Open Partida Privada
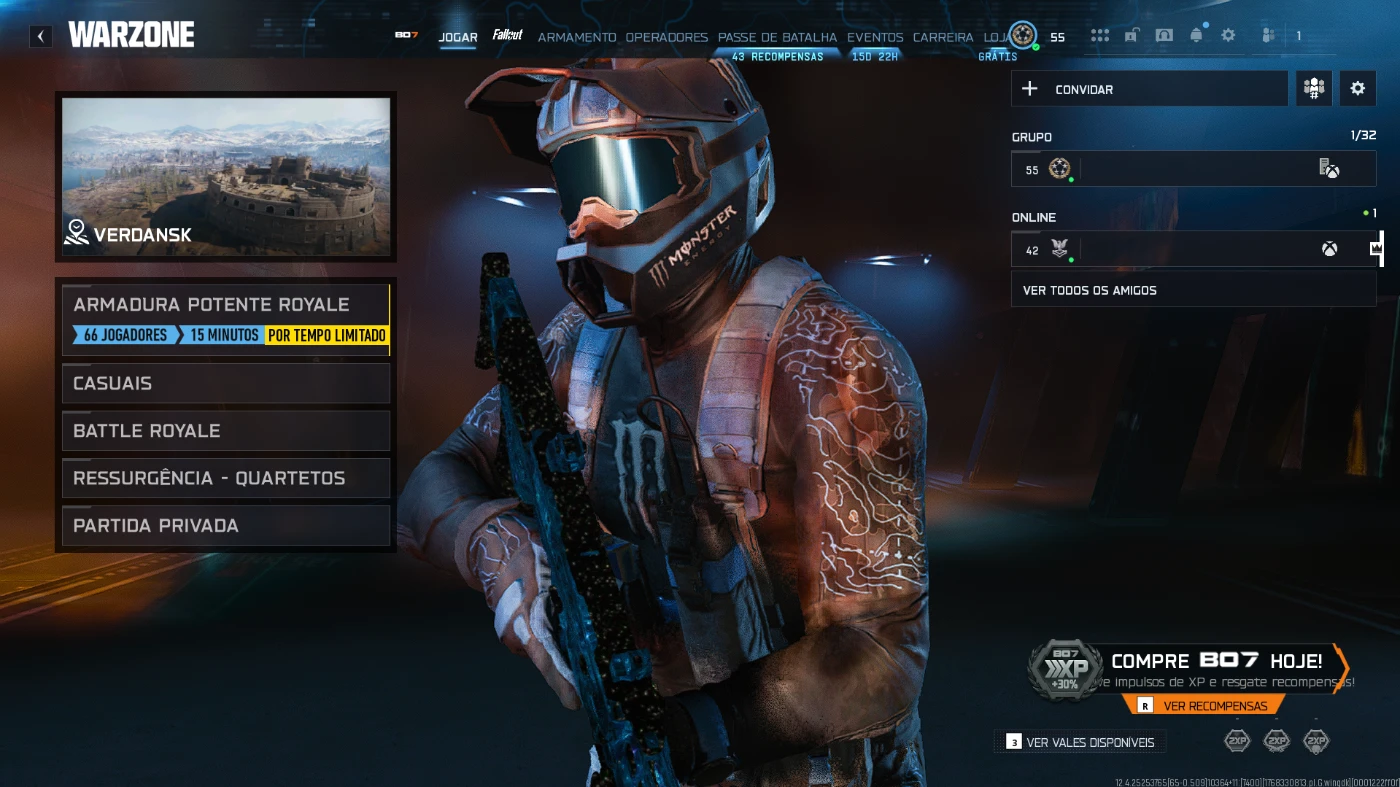Screen dimensions: 1400x787 coord(226,526)
